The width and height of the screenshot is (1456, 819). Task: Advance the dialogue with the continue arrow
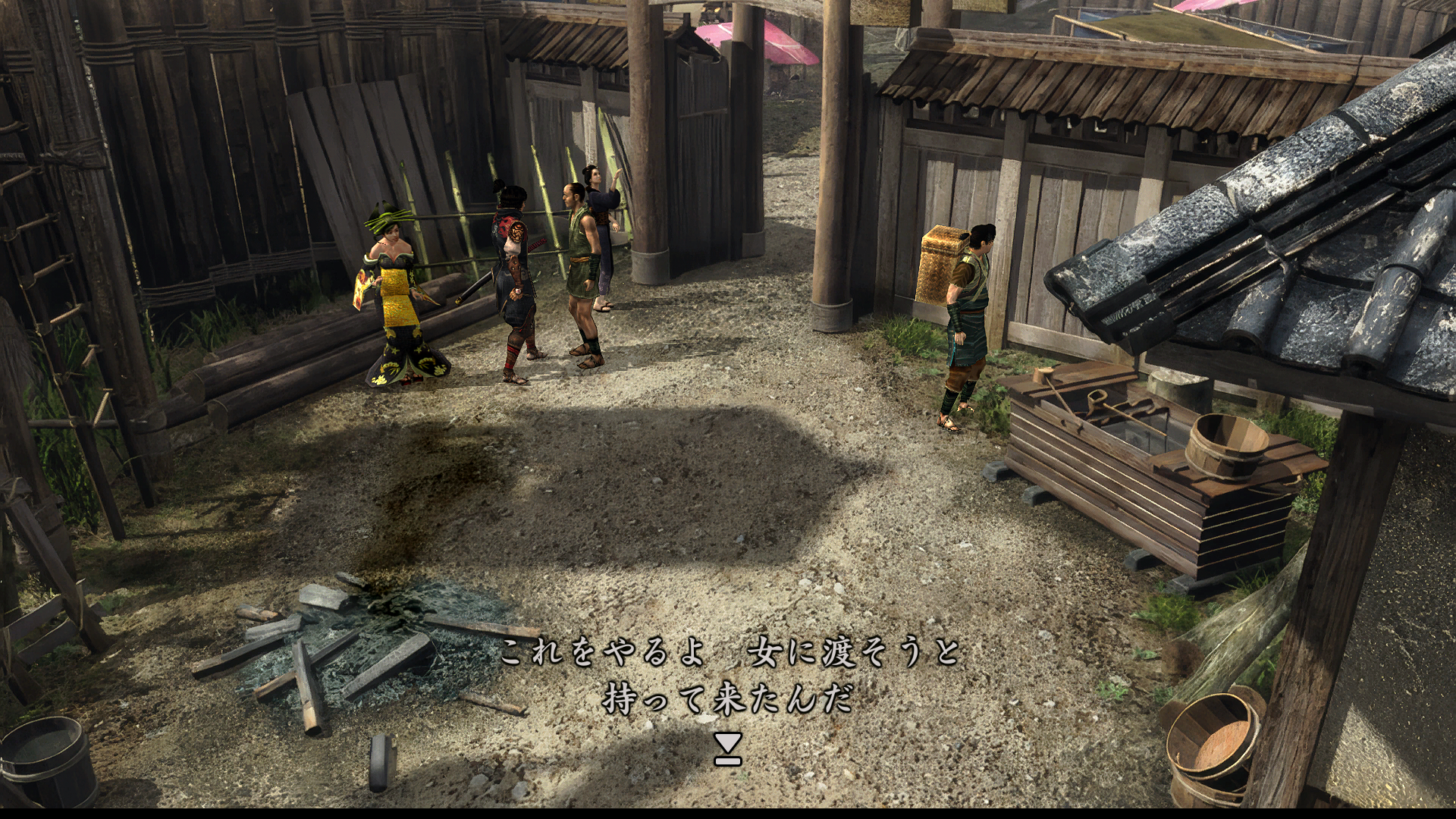727,748
